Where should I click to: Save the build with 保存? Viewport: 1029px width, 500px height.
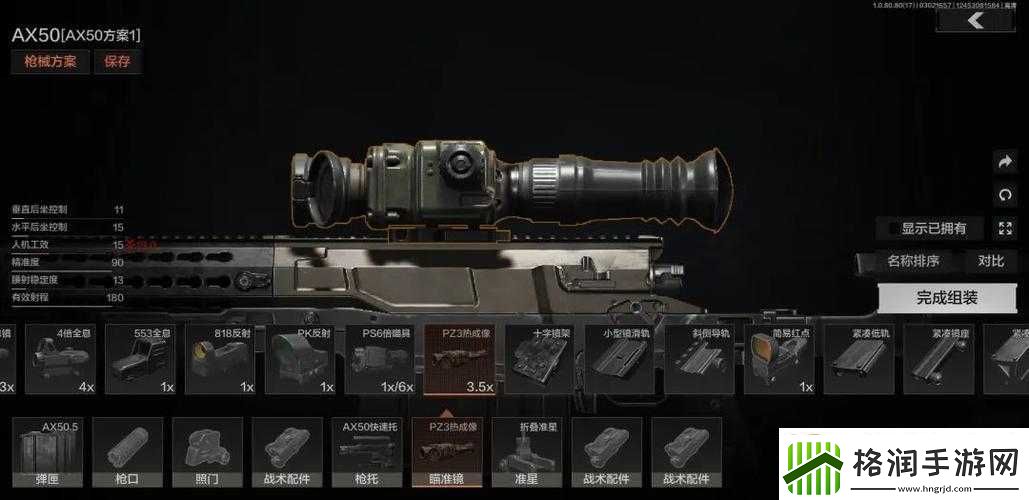pos(117,61)
